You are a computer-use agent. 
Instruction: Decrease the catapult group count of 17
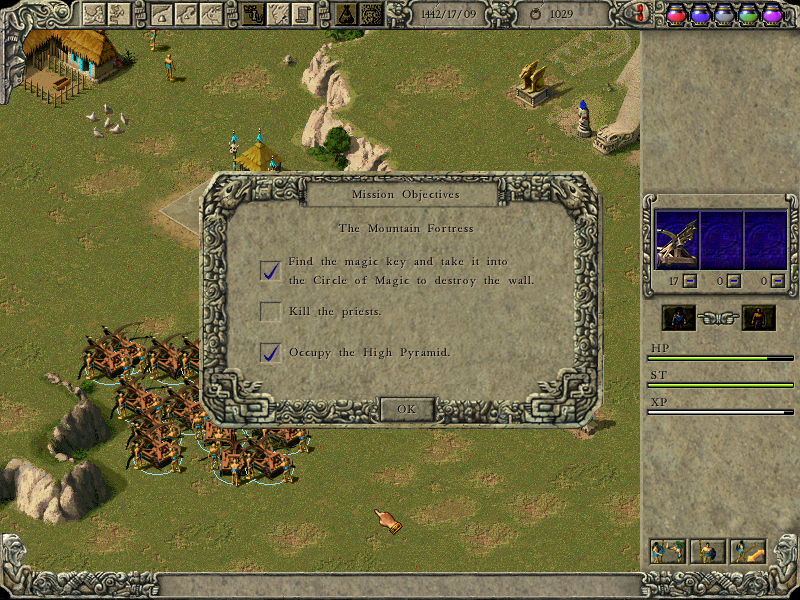(x=690, y=282)
